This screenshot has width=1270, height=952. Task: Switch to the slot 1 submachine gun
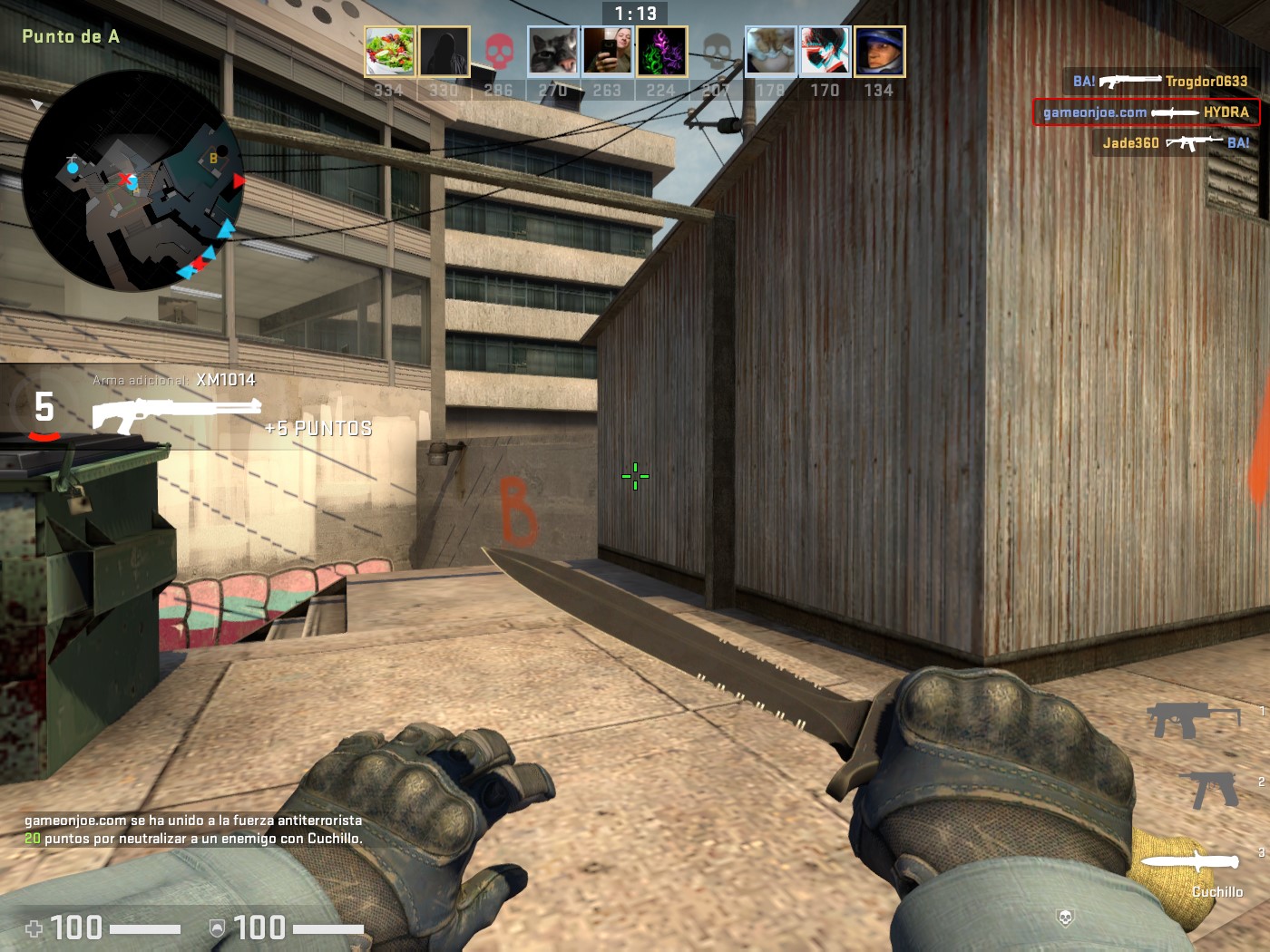(x=1193, y=720)
